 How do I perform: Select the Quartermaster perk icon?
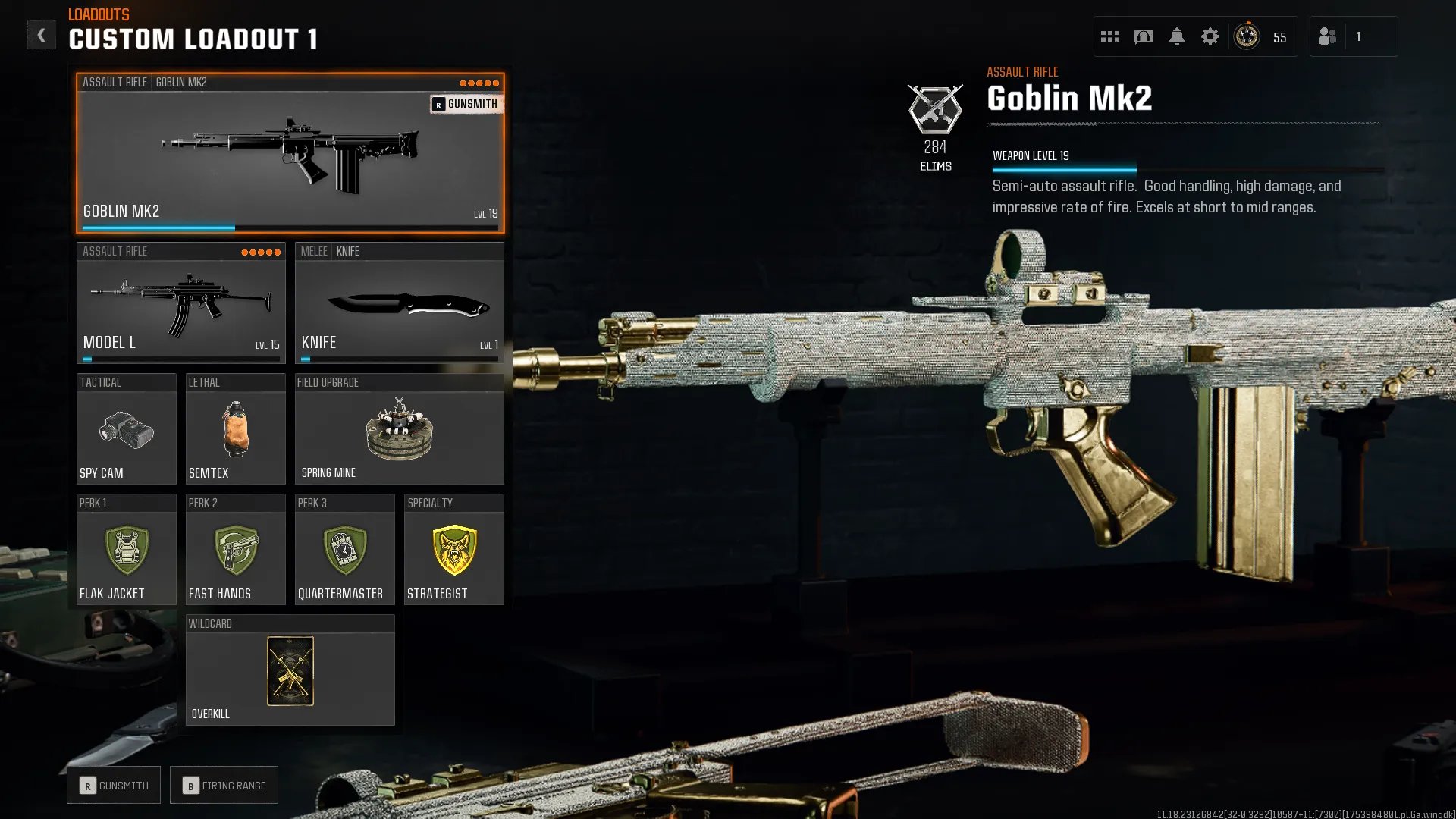344,551
